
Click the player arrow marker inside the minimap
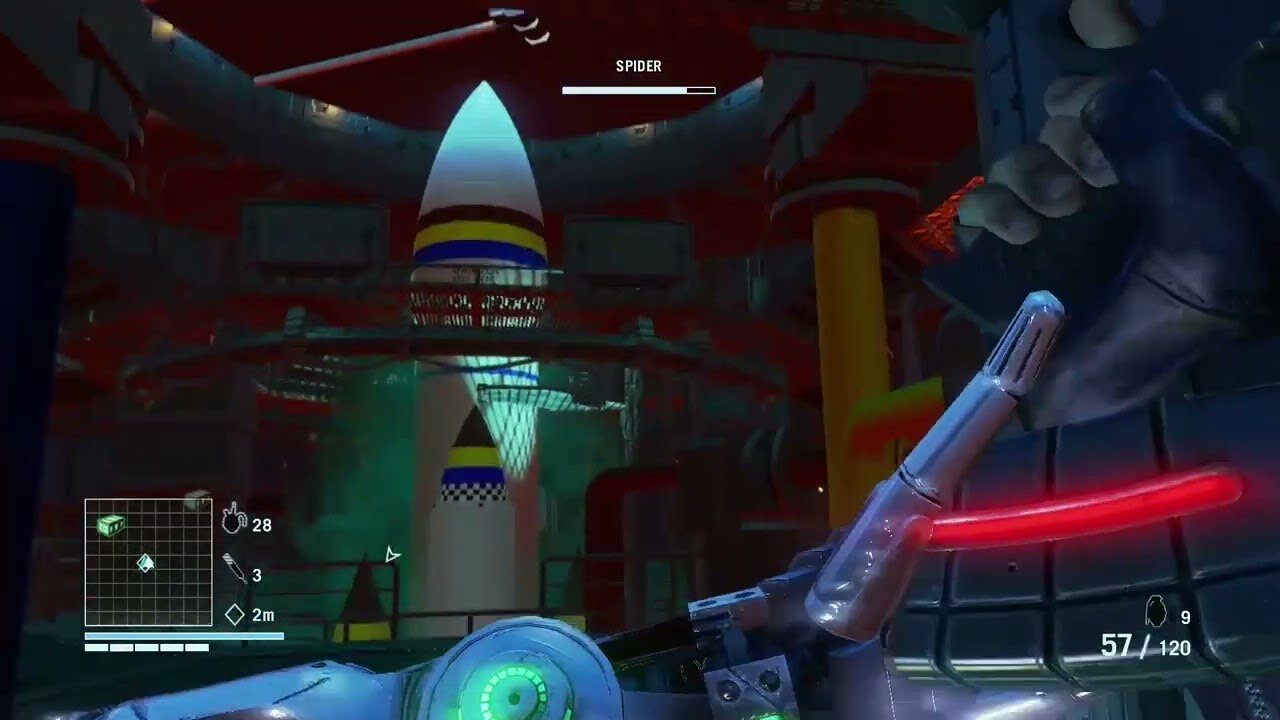tap(144, 565)
